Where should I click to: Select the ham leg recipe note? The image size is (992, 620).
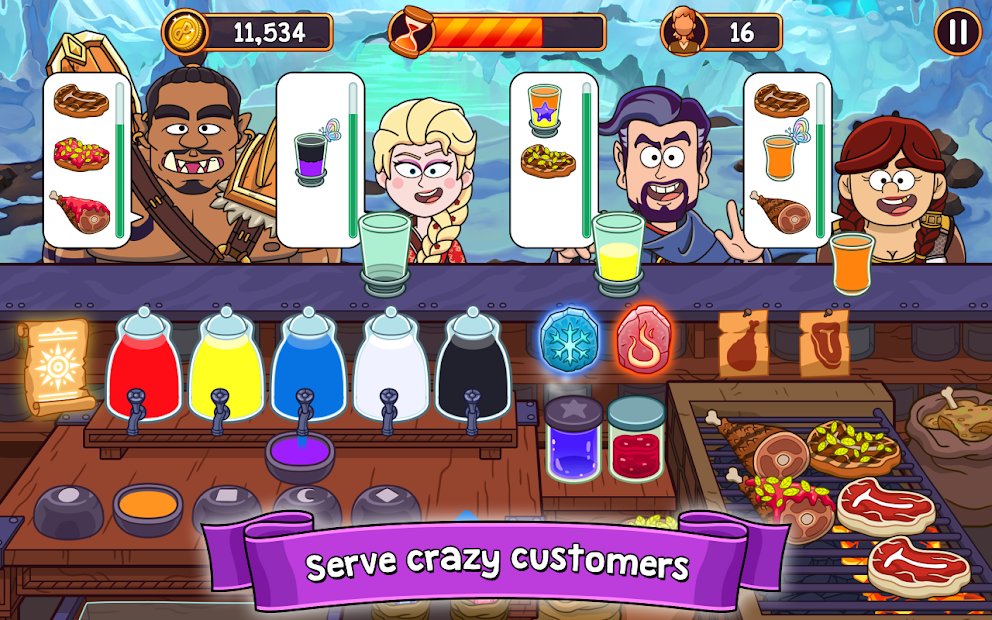click(x=743, y=344)
